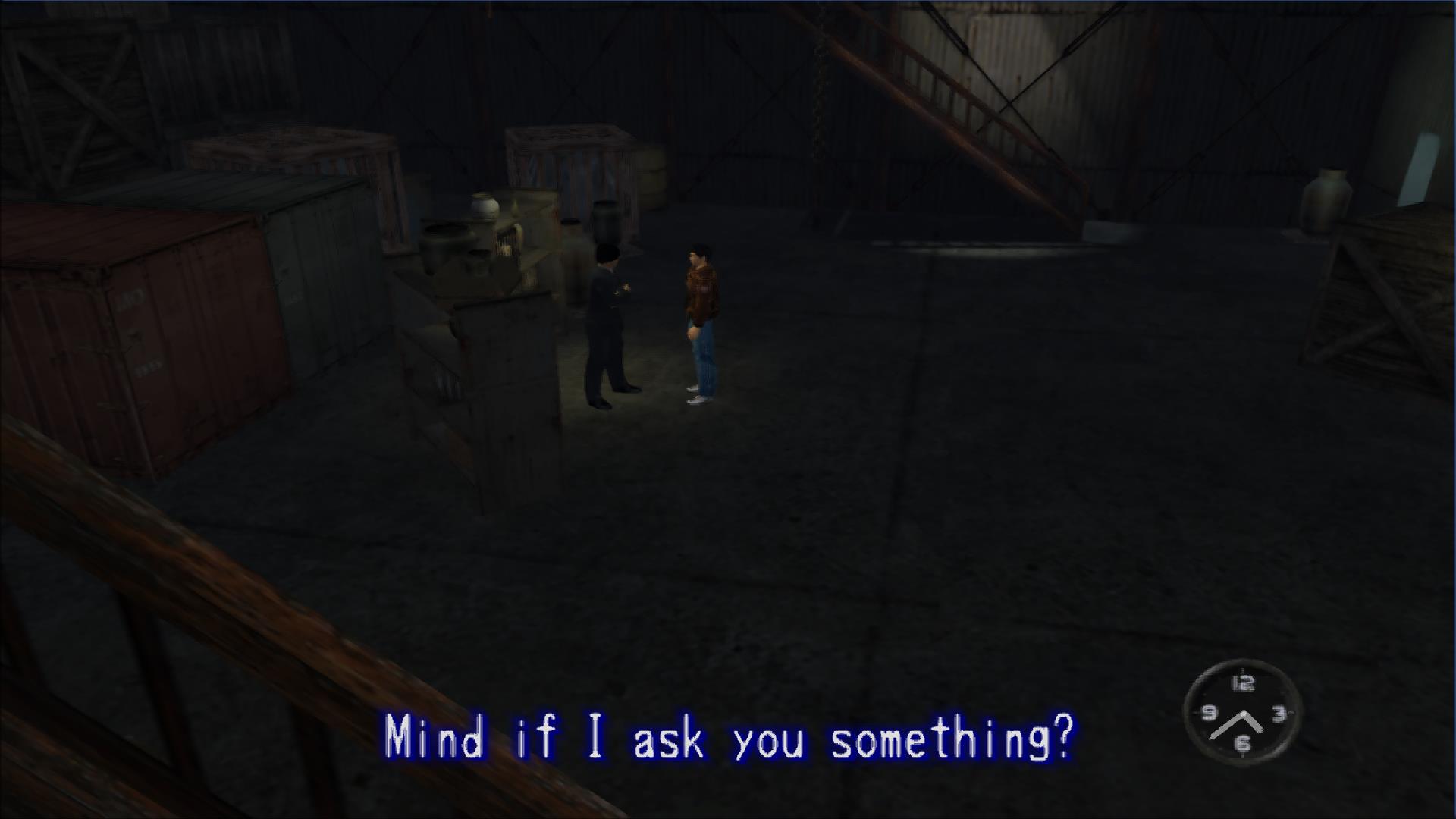Click the number 12 on the clock face
Viewport: 1456px width, 819px height.
pyautogui.click(x=1243, y=685)
